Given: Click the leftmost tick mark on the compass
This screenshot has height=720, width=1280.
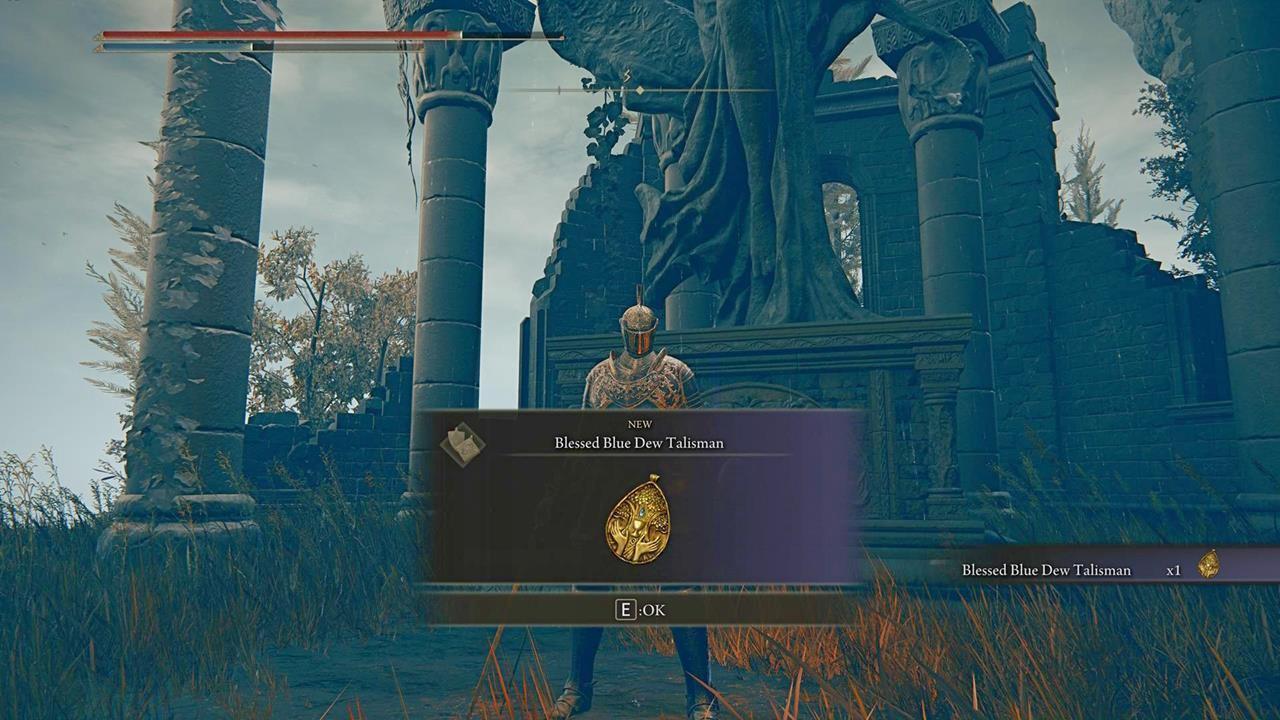Looking at the screenshot, I should point(559,89).
